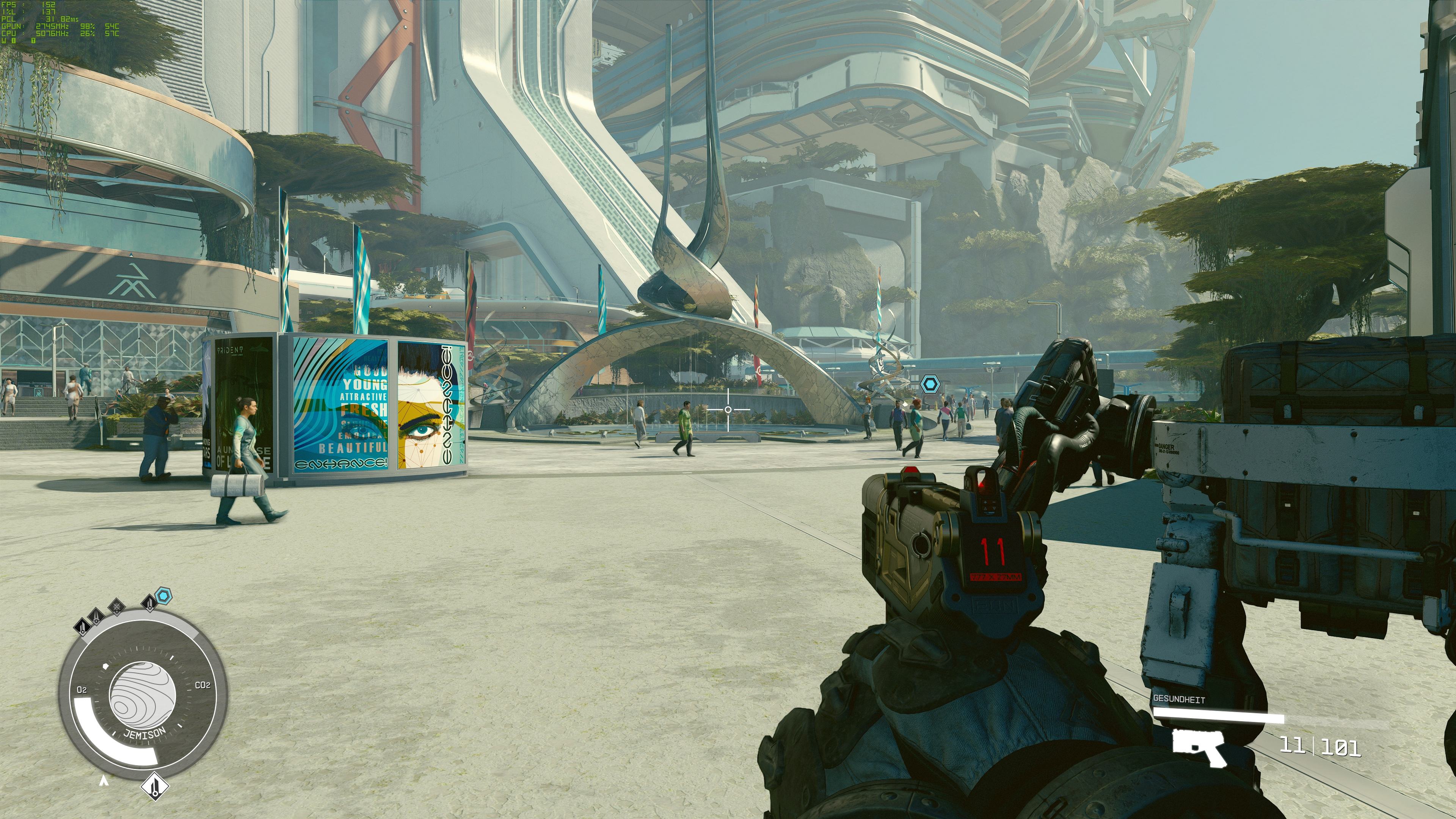The width and height of the screenshot is (1456, 819).
Task: Select the white diamond marker below the compass
Action: 154,786
